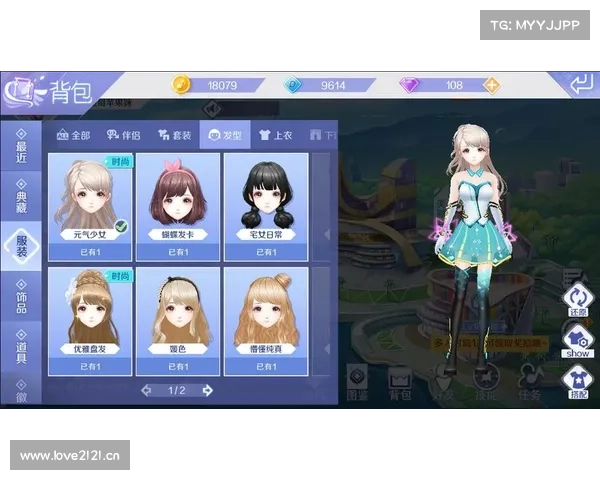Add more purple diamonds with the plus button
Image resolution: width=600 pixels, height=480 pixels.
point(491,85)
